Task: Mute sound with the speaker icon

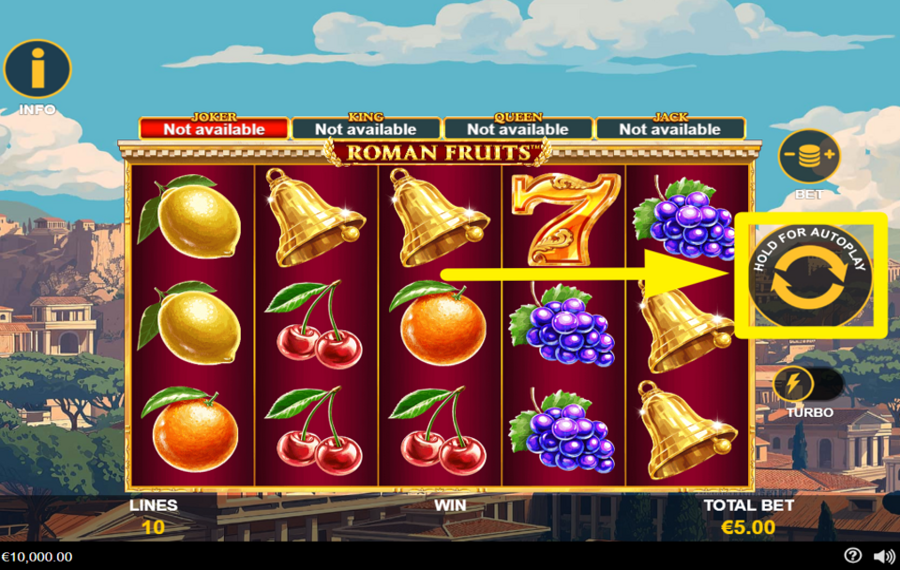Action: click(x=884, y=556)
